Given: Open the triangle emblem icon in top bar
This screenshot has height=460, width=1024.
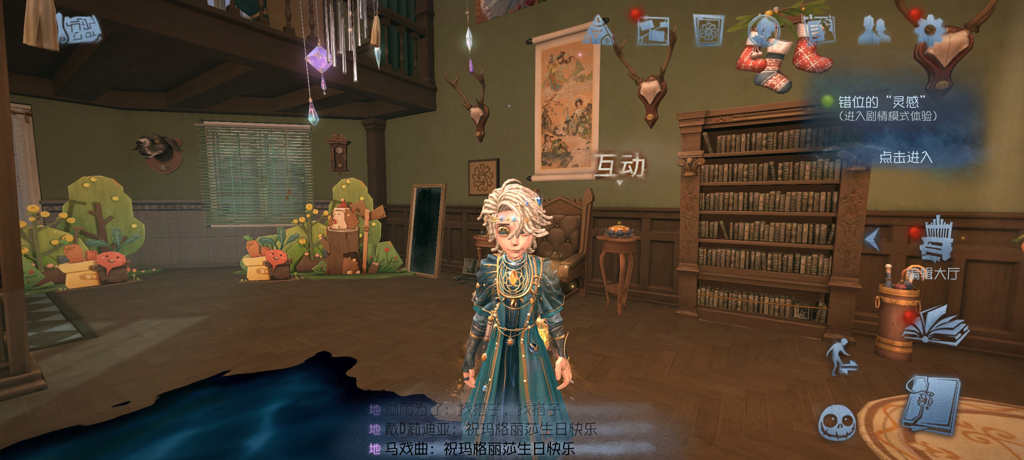Looking at the screenshot, I should 598,31.
